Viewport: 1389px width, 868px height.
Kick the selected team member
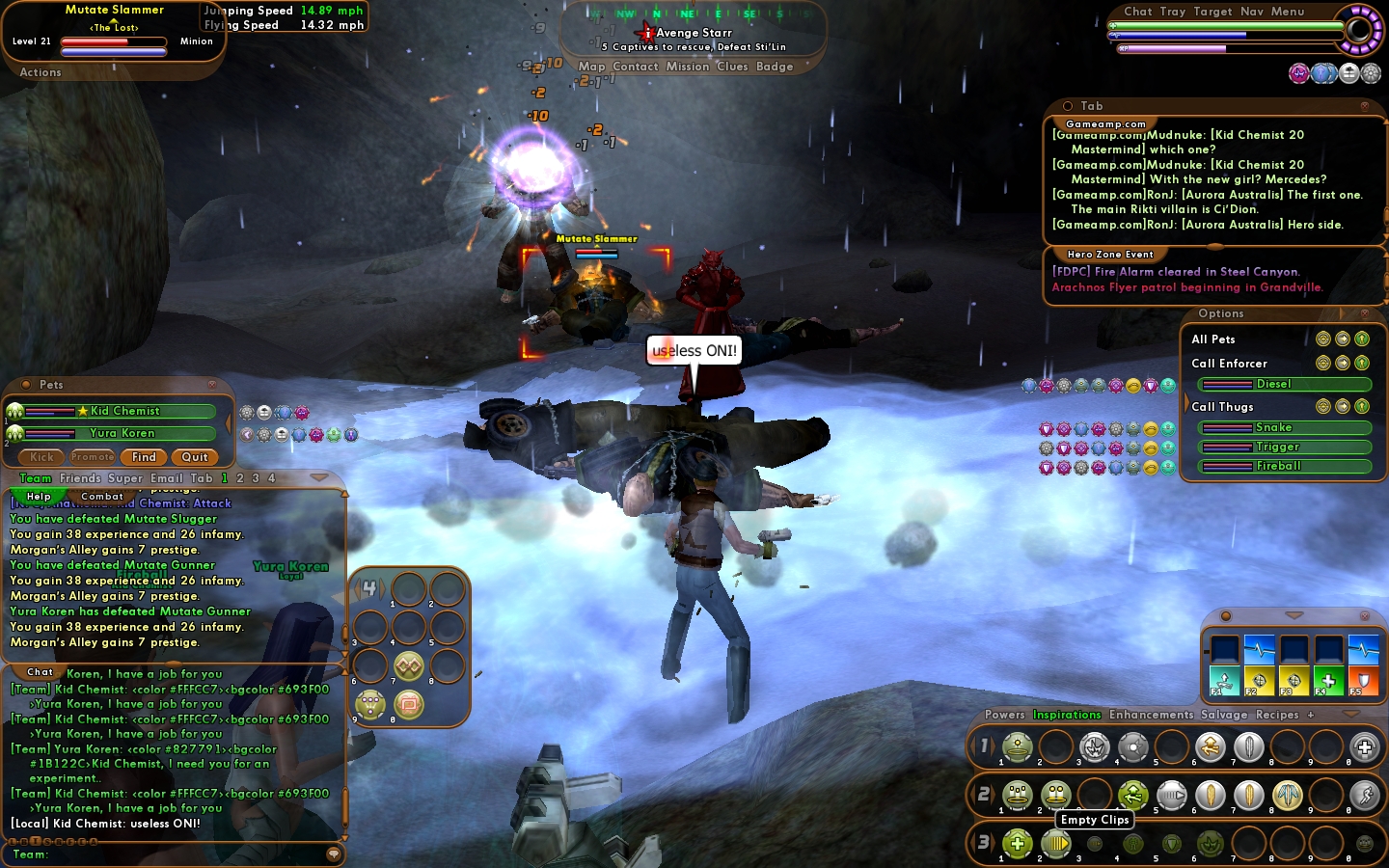tap(41, 457)
